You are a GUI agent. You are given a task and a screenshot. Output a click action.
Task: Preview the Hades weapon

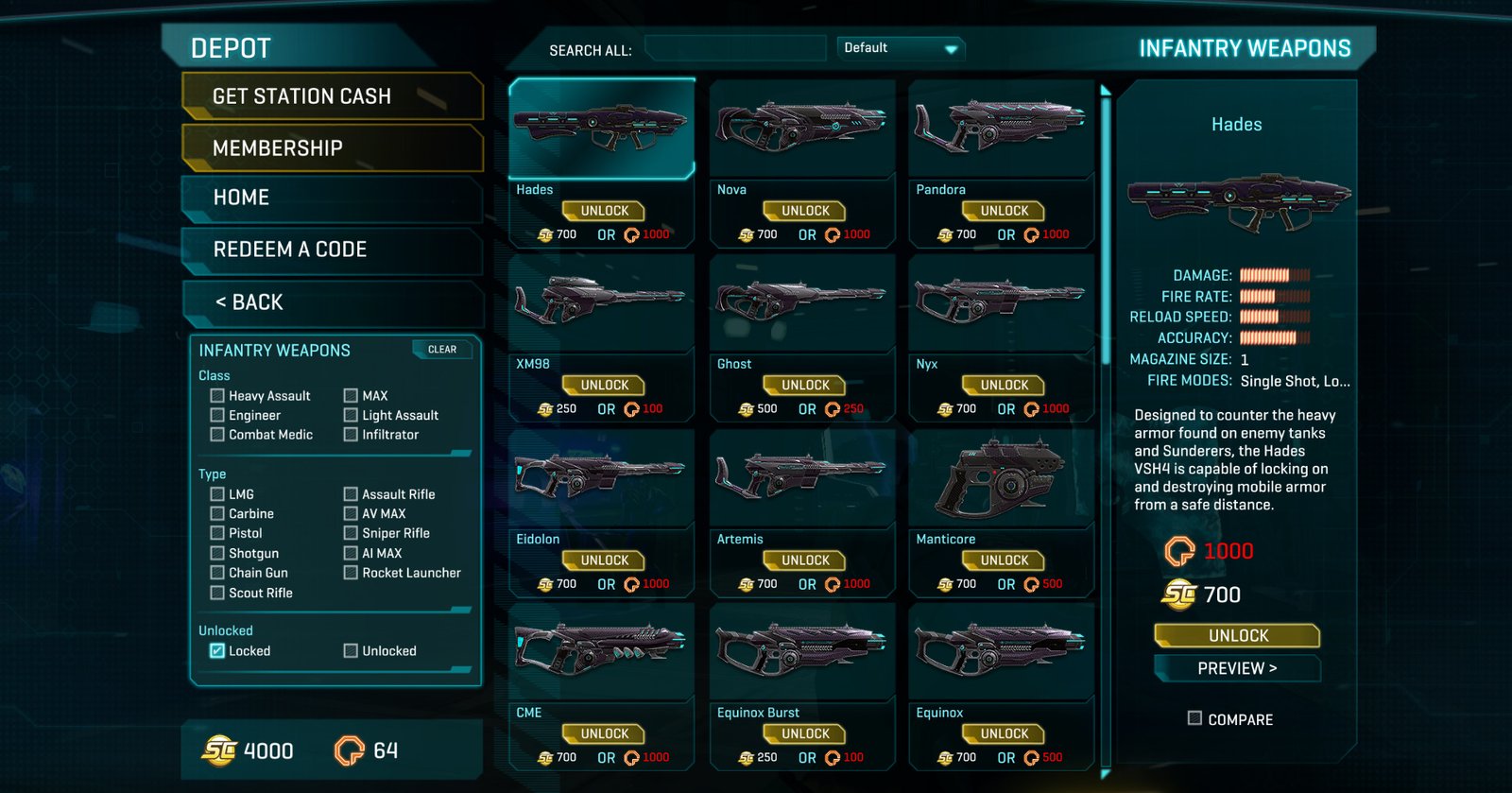coord(1237,668)
